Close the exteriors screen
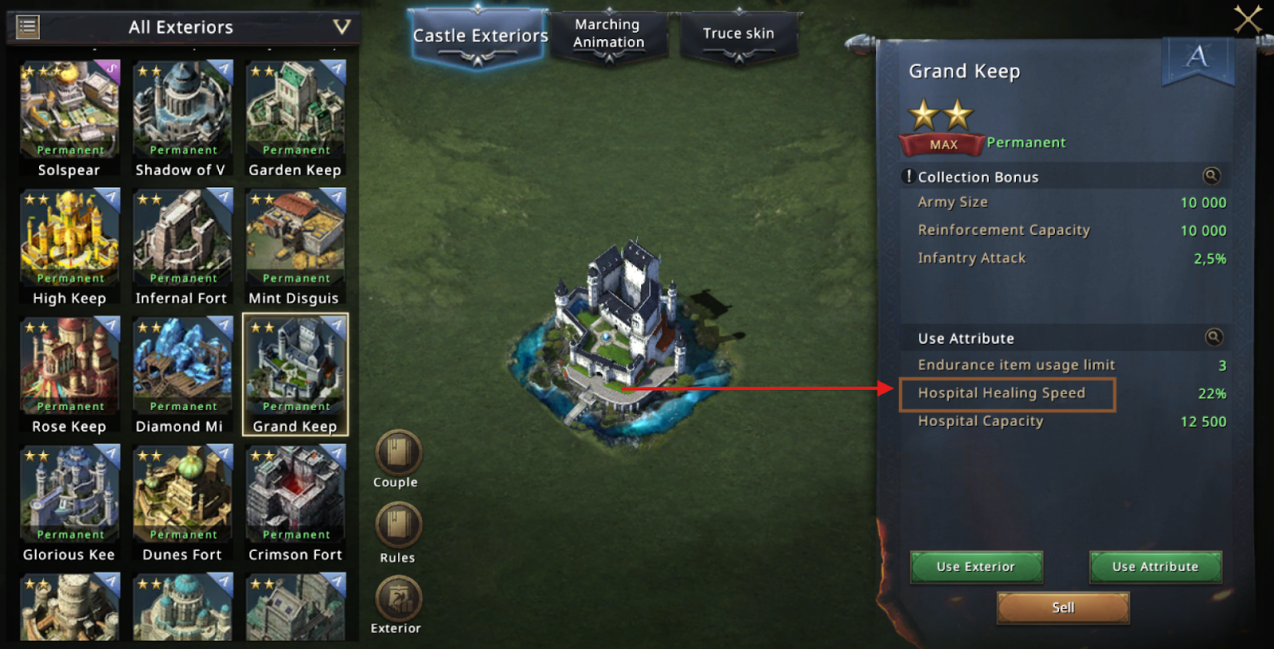Screen dimensions: 1274x649 (1247, 19)
